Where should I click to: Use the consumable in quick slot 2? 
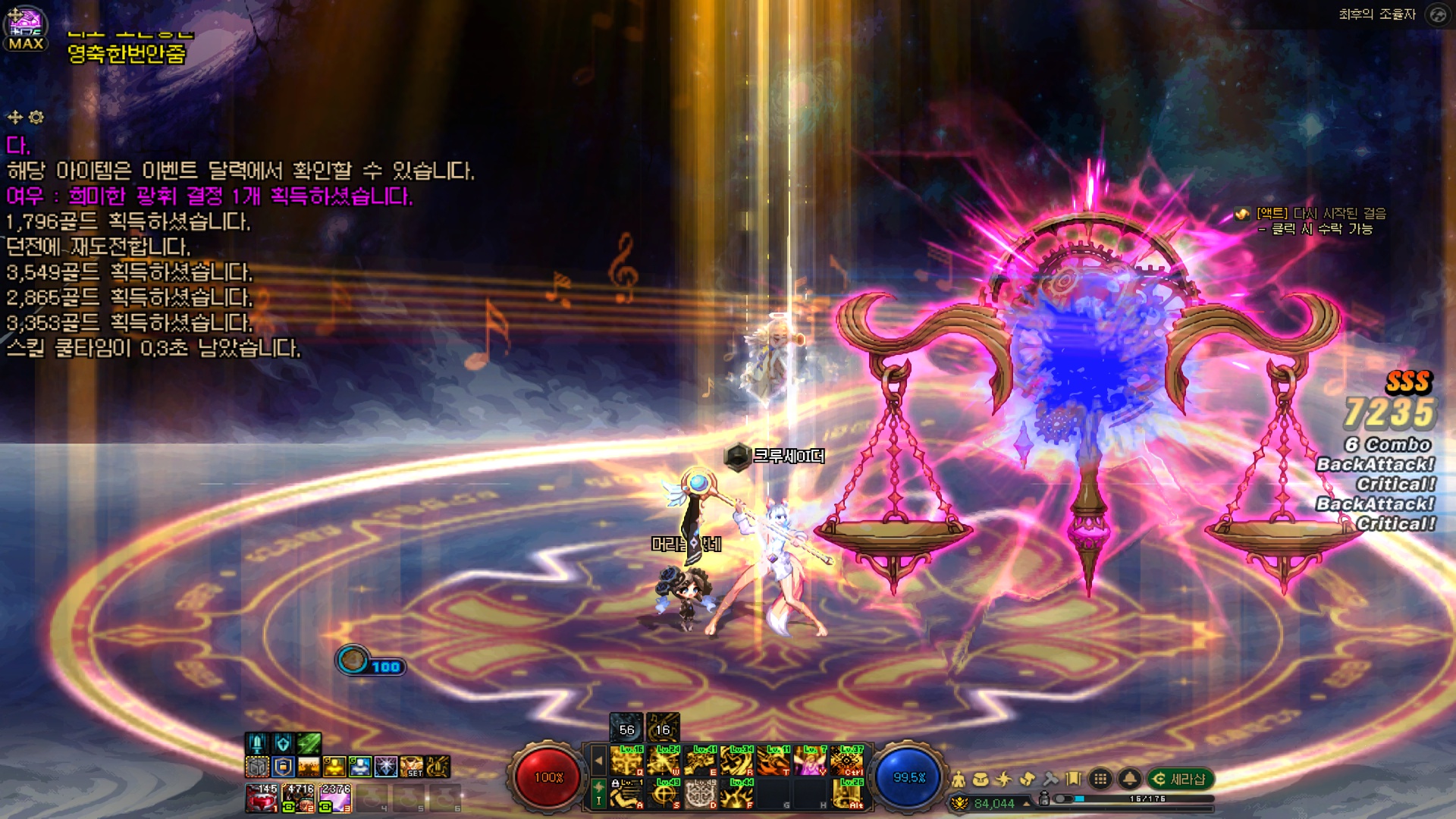click(299, 799)
